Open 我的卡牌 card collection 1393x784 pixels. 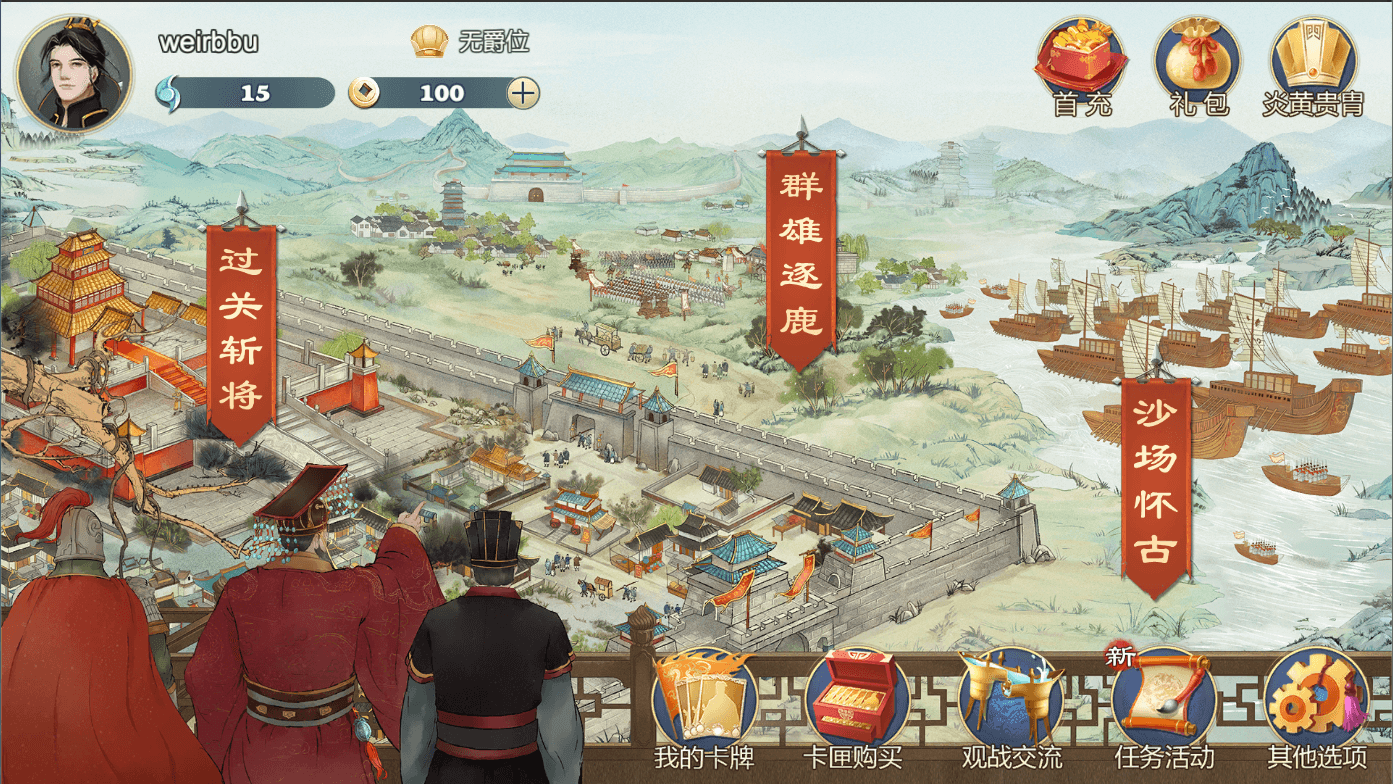click(703, 704)
